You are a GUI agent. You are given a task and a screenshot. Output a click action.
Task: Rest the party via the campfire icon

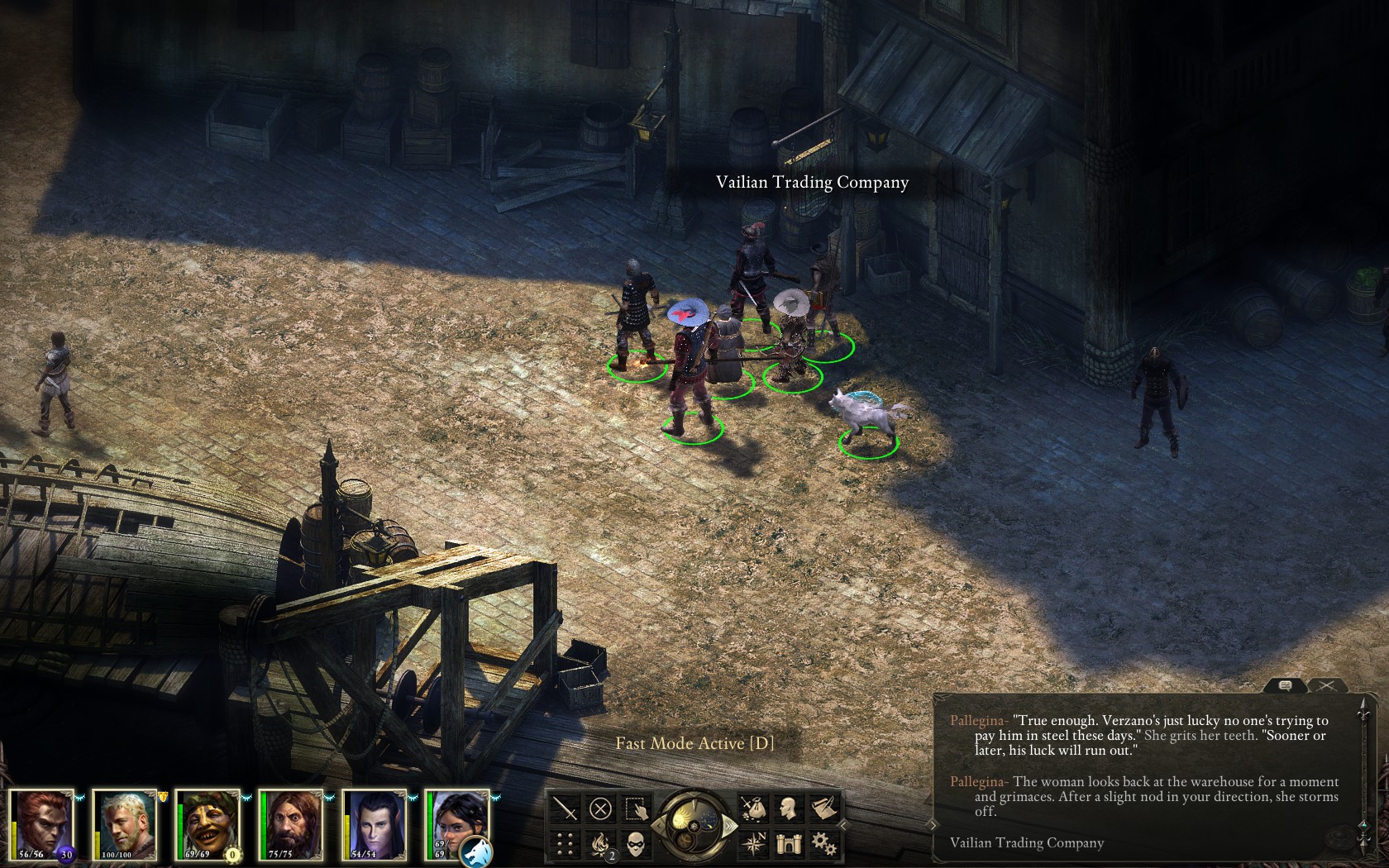600,844
